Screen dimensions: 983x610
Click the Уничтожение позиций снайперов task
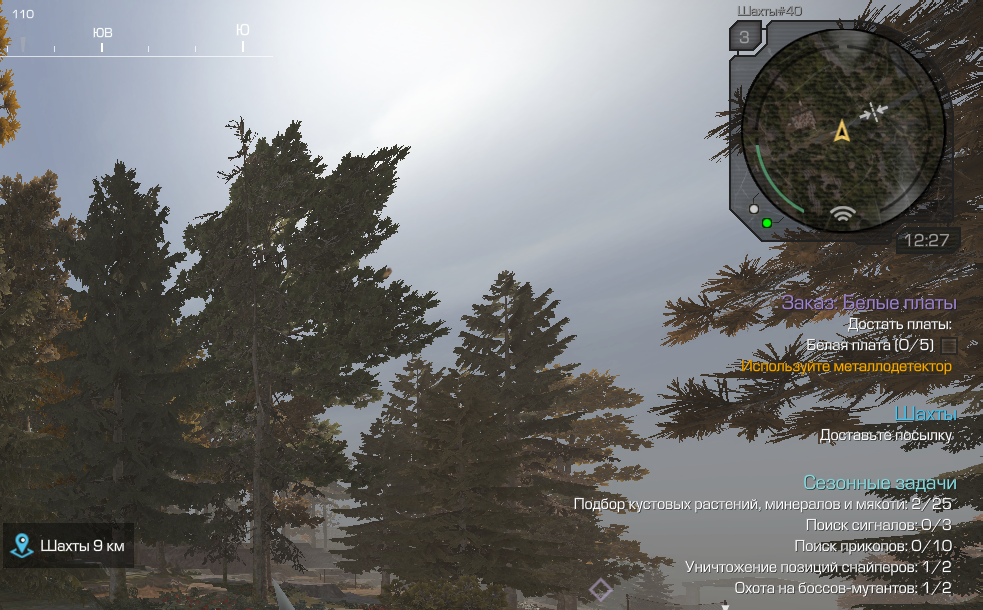point(818,567)
